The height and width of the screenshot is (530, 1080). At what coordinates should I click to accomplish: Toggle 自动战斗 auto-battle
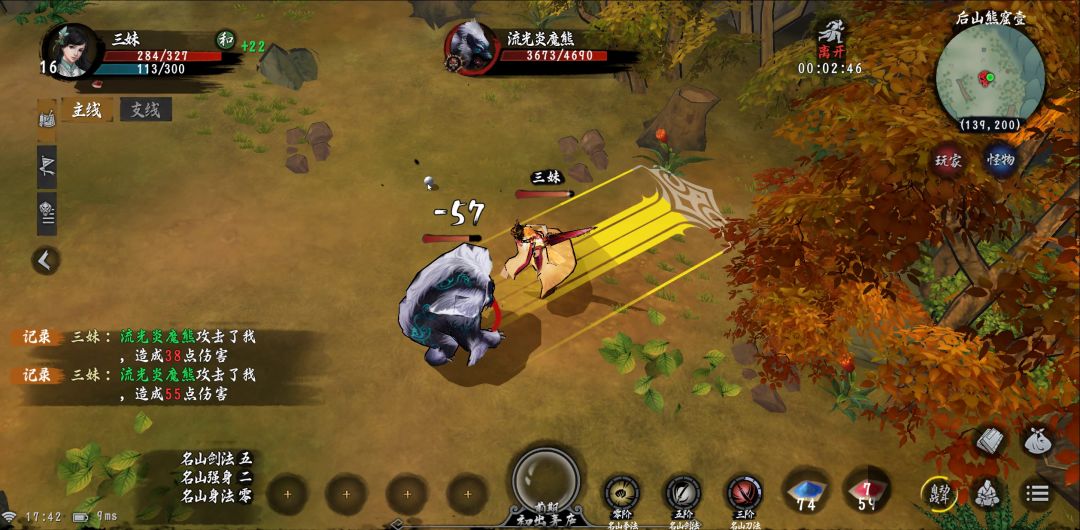[x=937, y=493]
